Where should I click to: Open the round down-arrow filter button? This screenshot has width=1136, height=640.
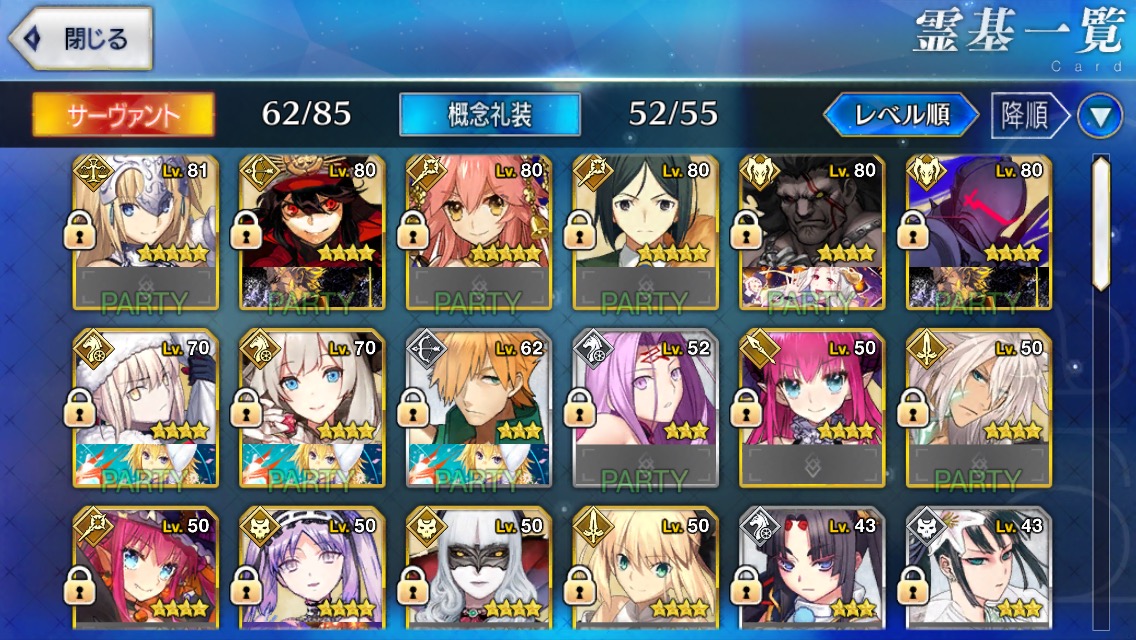(x=1099, y=117)
